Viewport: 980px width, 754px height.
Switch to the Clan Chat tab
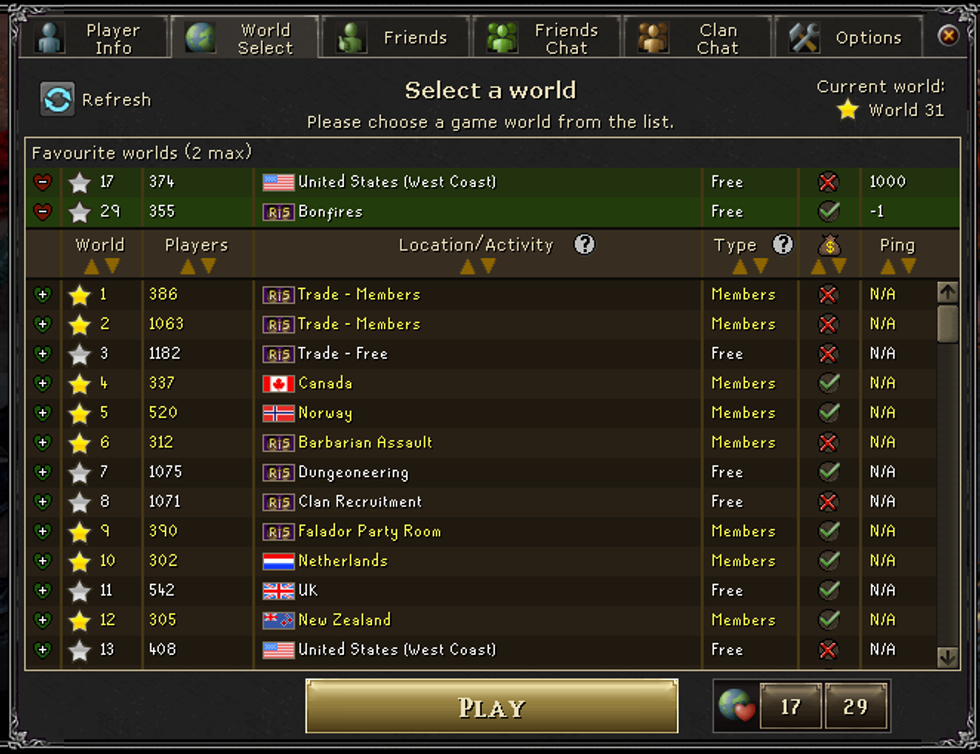[697, 38]
